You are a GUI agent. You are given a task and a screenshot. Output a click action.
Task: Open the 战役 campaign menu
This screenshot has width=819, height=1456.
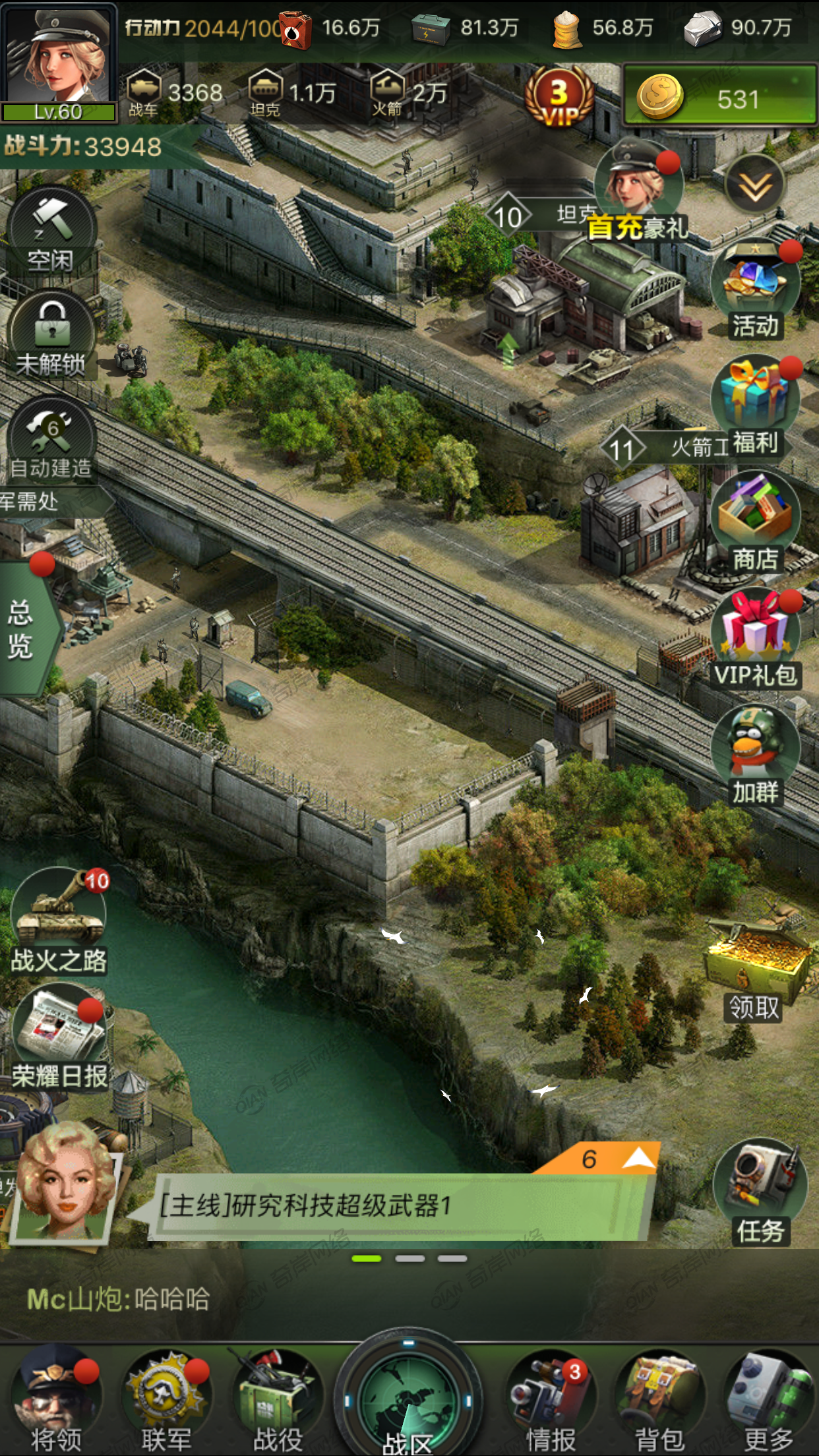click(x=278, y=1401)
